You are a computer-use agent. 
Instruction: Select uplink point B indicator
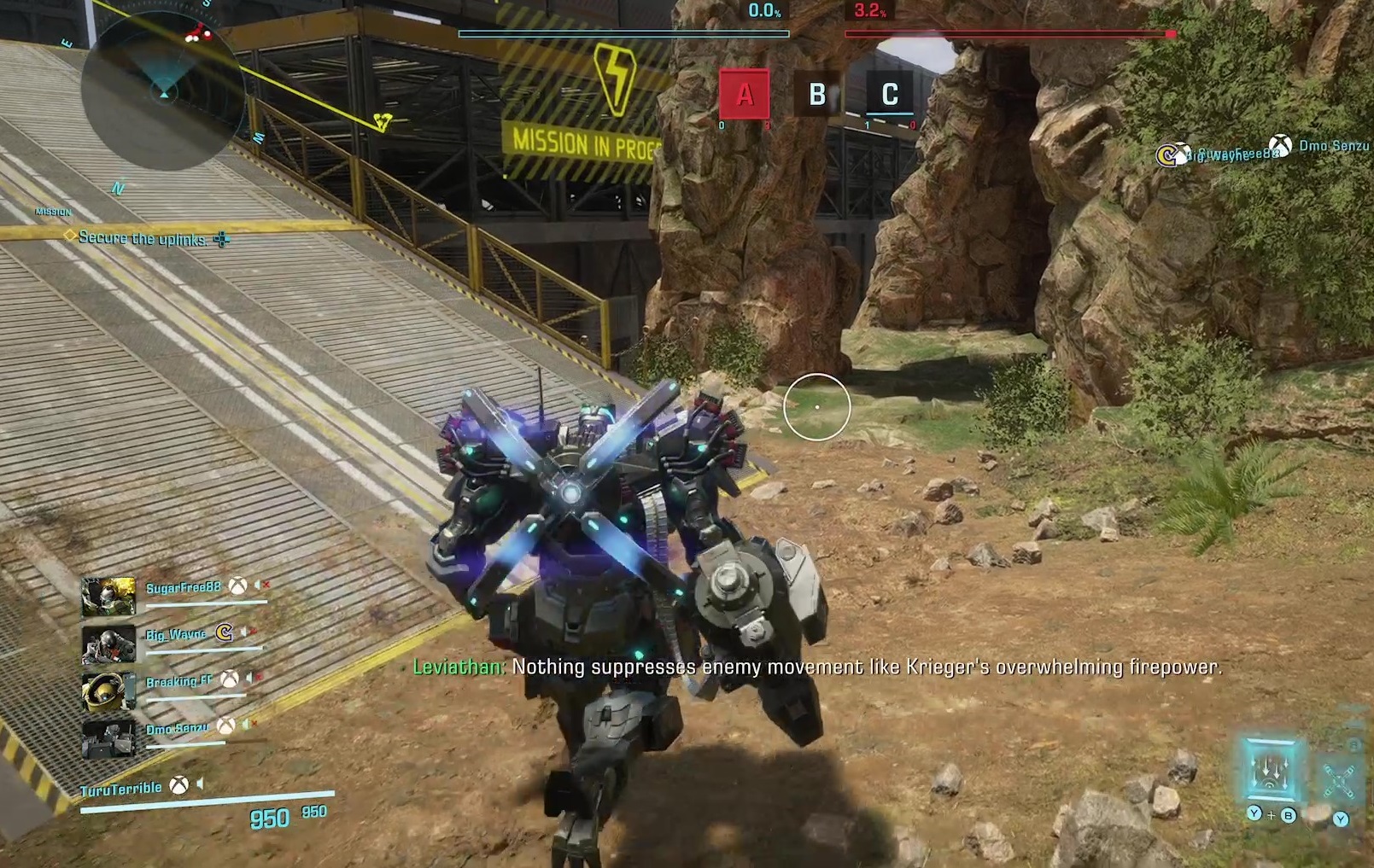point(817,94)
